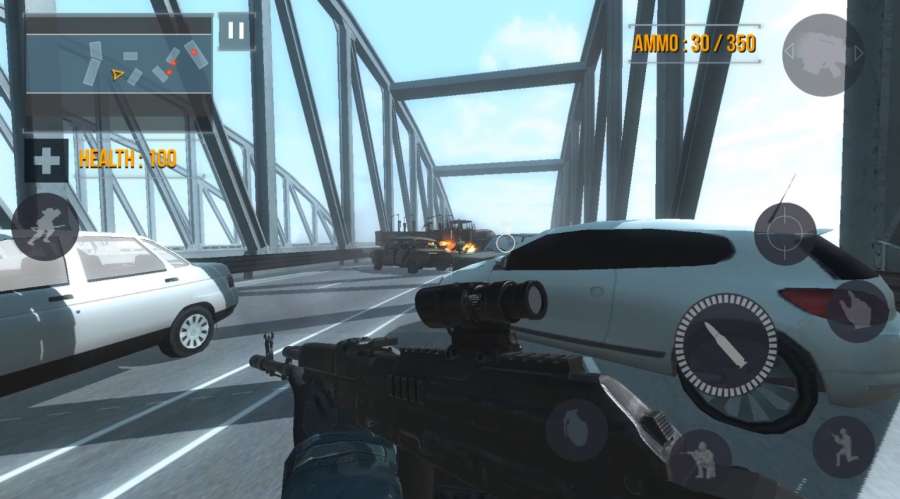Switch weapon using the gun silhouette icon
This screenshot has height=499, width=900.
coord(822,50)
